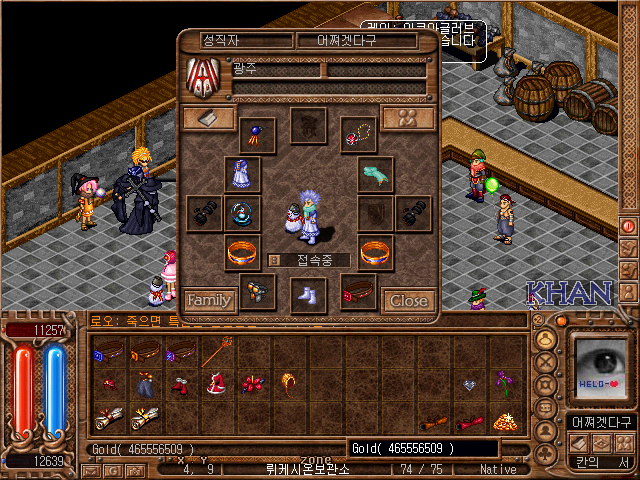Select the red flower item in inventory

pyautogui.click(x=253, y=385)
